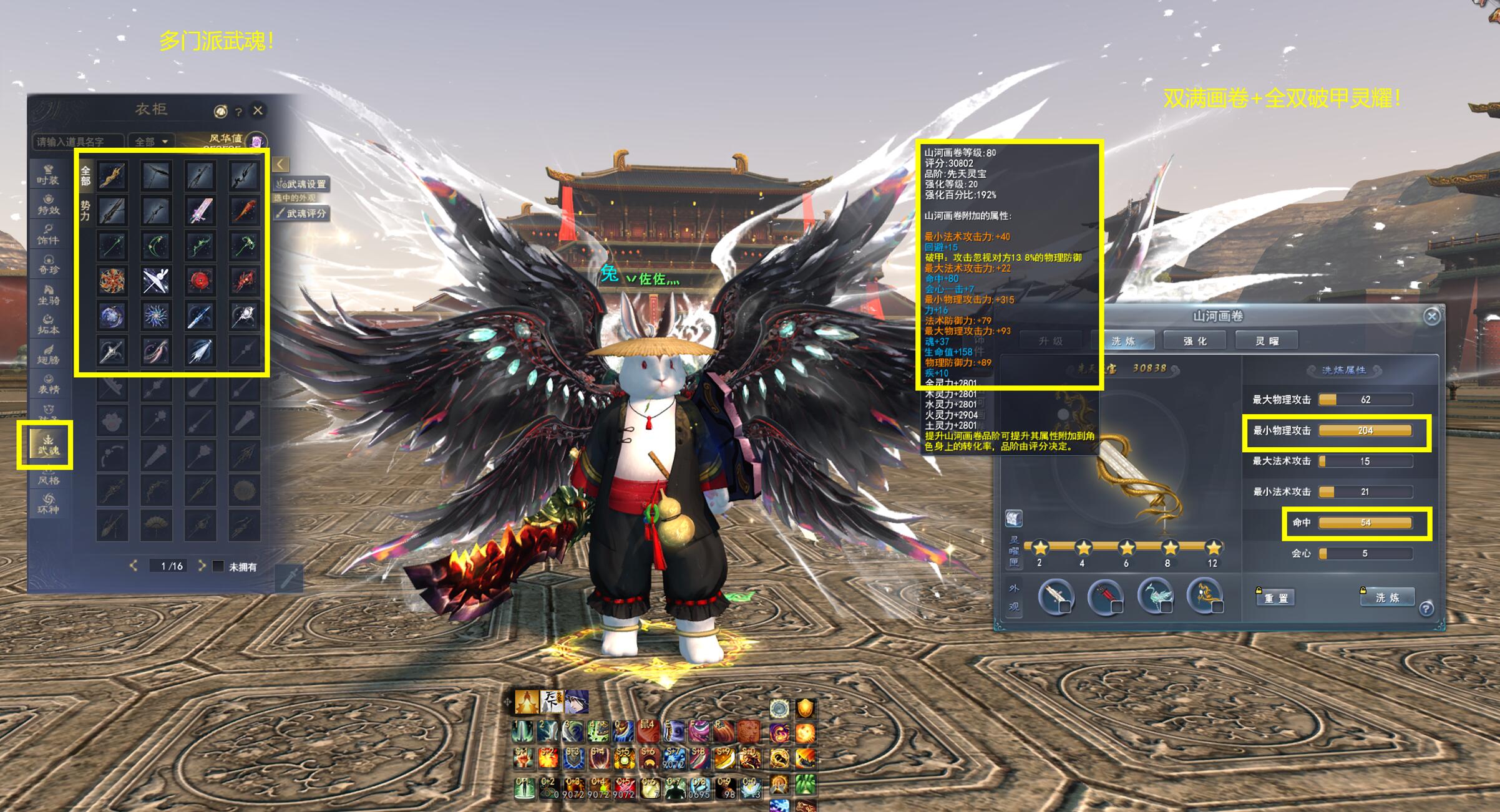Viewport: 1500px width, 812px height.
Task: Open the 坐骑 mount category
Action: pyautogui.click(x=48, y=294)
